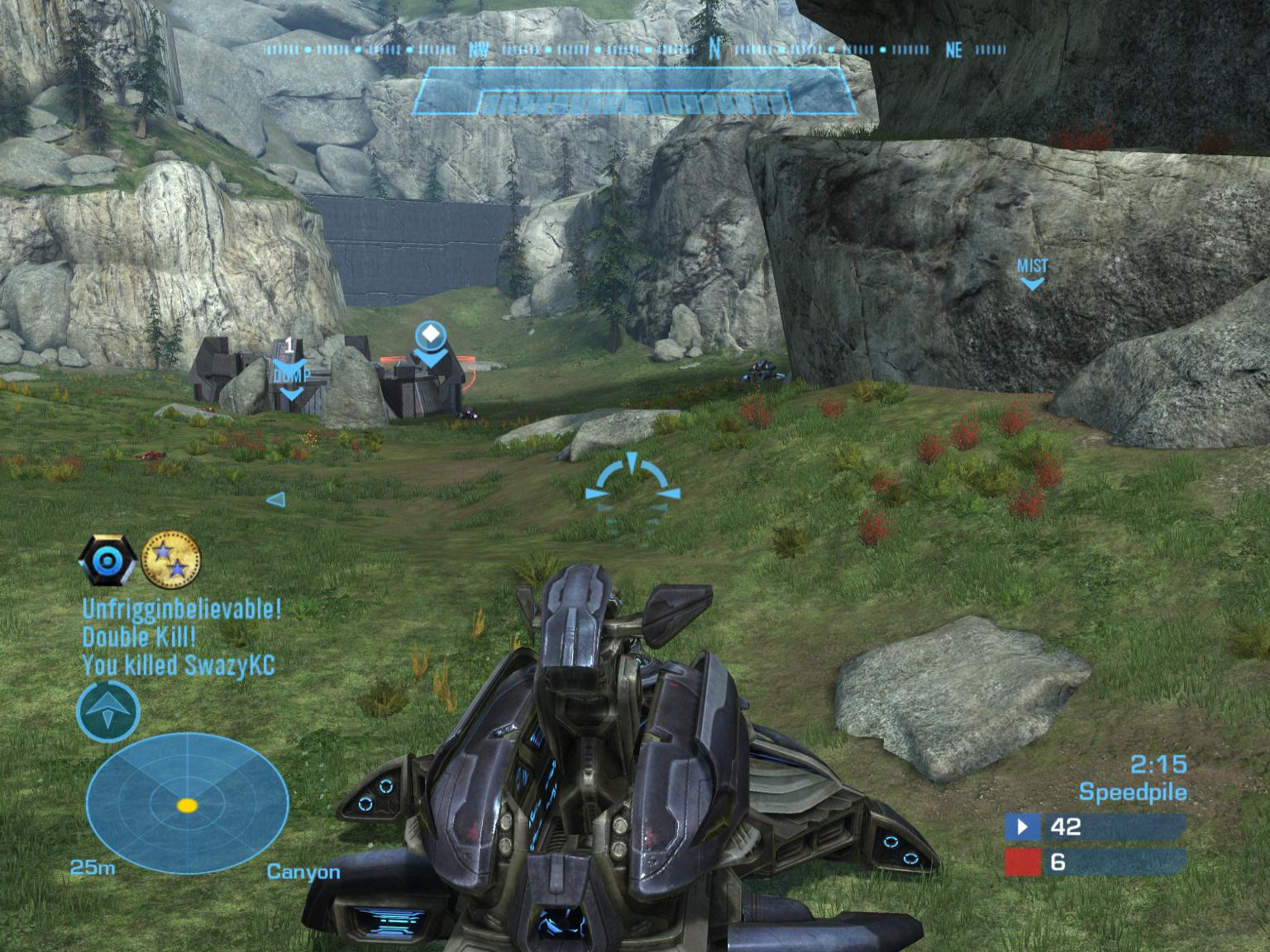Viewport: 1270px width, 952px height.
Task: Click the motion tracker radar
Action: (x=188, y=804)
